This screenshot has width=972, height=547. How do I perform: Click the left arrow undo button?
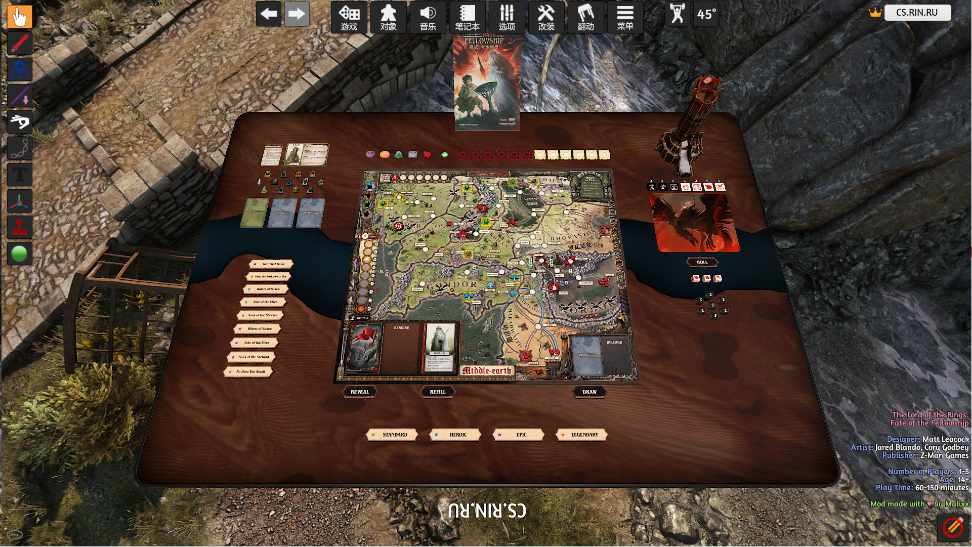268,14
